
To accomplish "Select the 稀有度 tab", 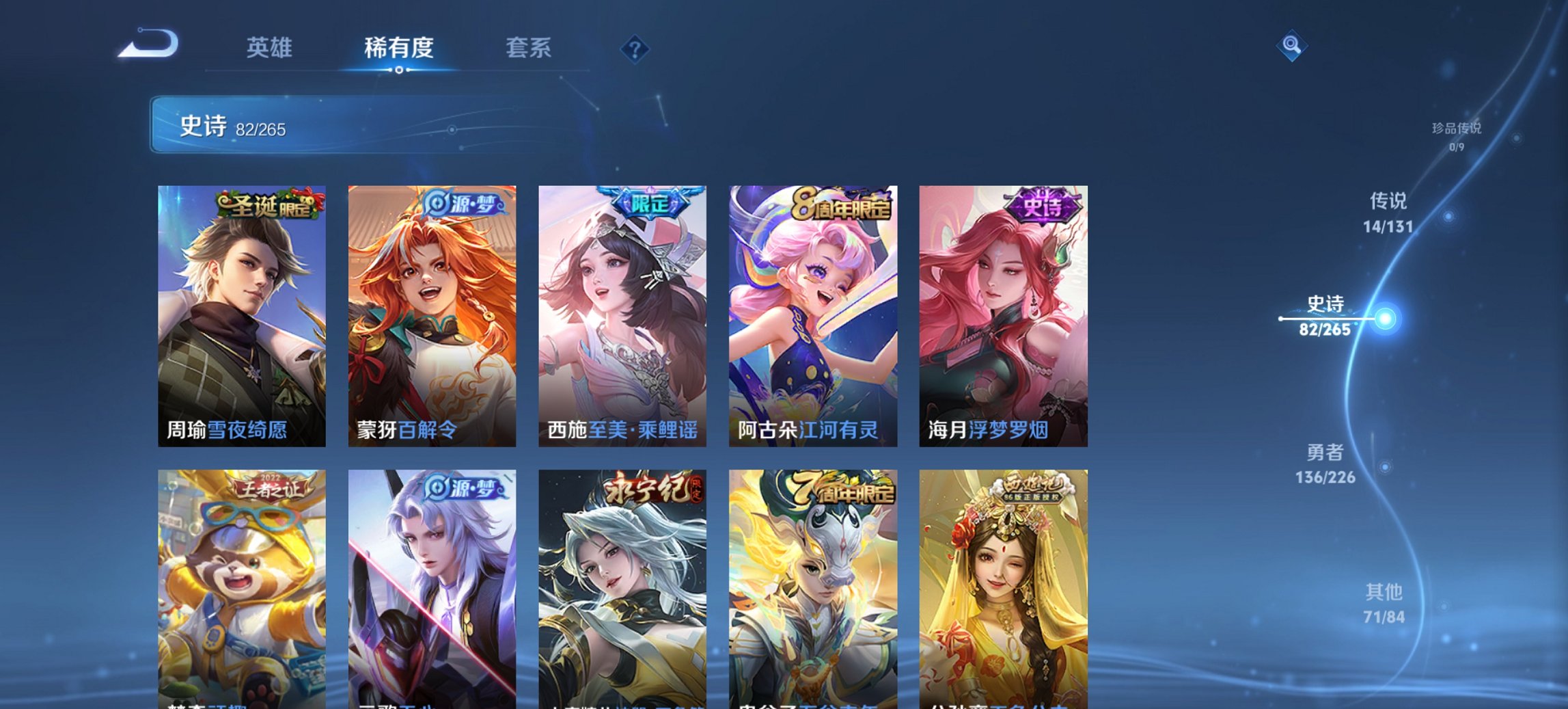I will [x=400, y=47].
